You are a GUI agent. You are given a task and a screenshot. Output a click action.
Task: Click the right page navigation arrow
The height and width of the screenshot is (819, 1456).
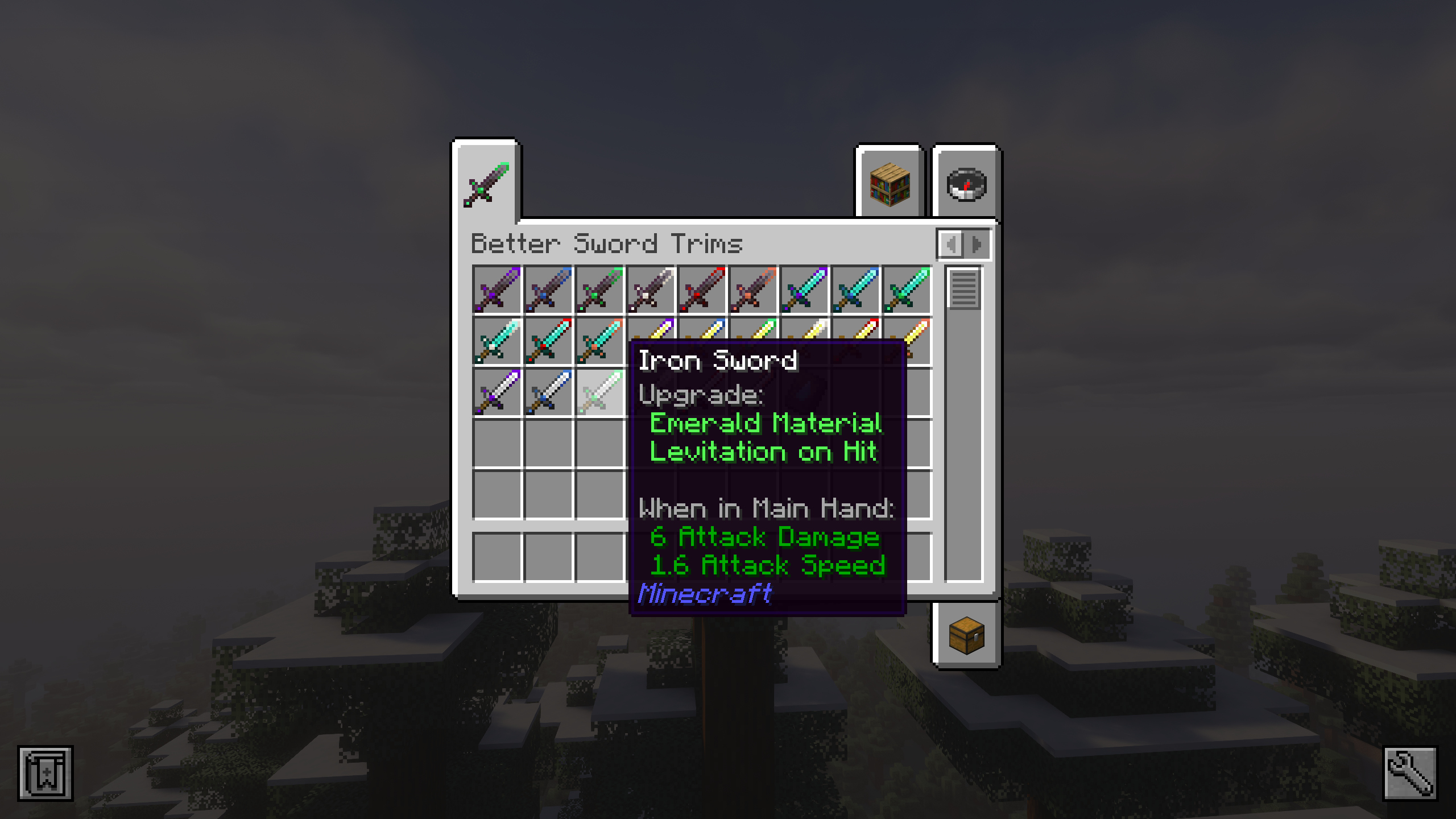pyautogui.click(x=977, y=245)
